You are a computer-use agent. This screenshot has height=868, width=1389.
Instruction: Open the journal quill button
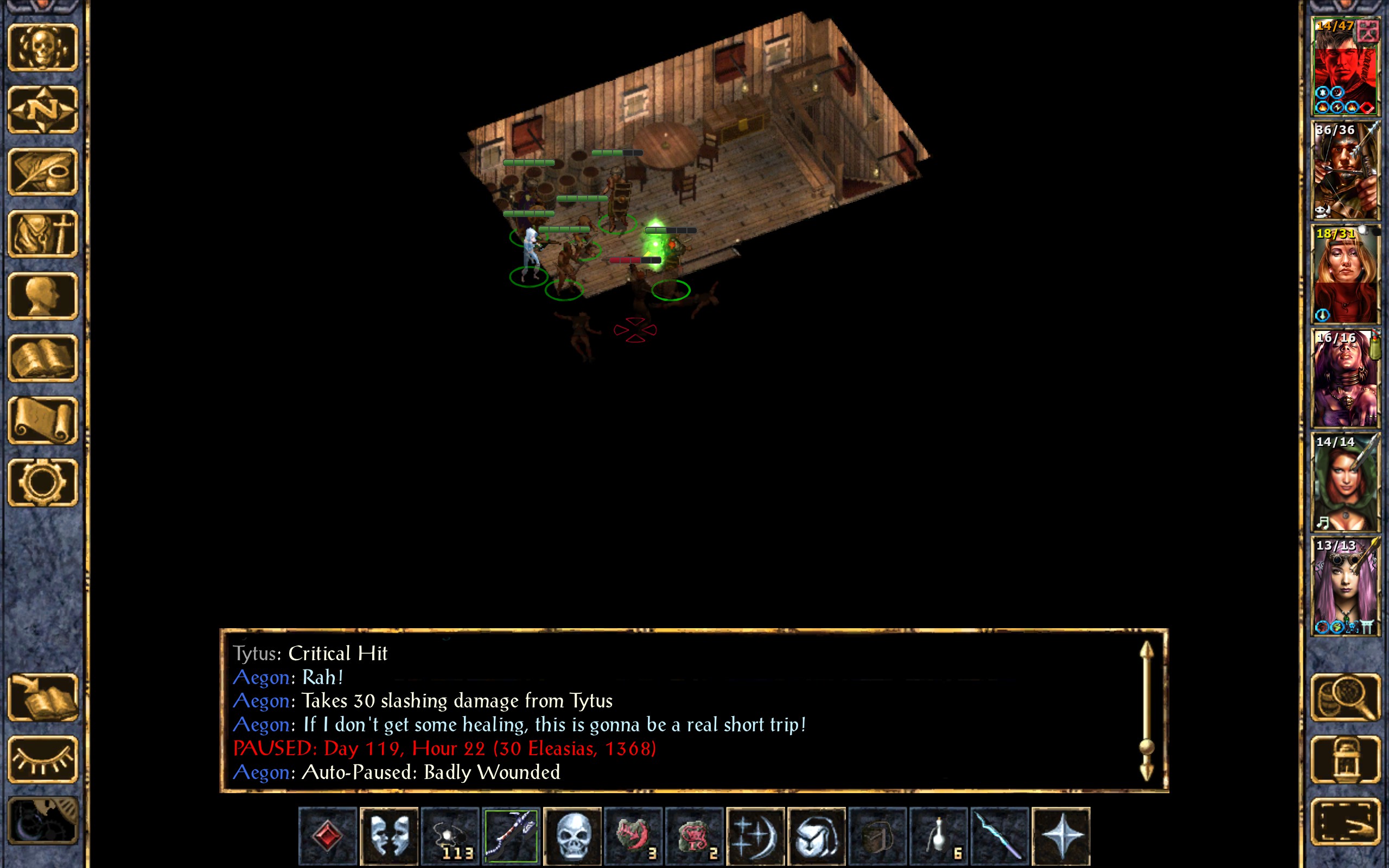(43, 171)
